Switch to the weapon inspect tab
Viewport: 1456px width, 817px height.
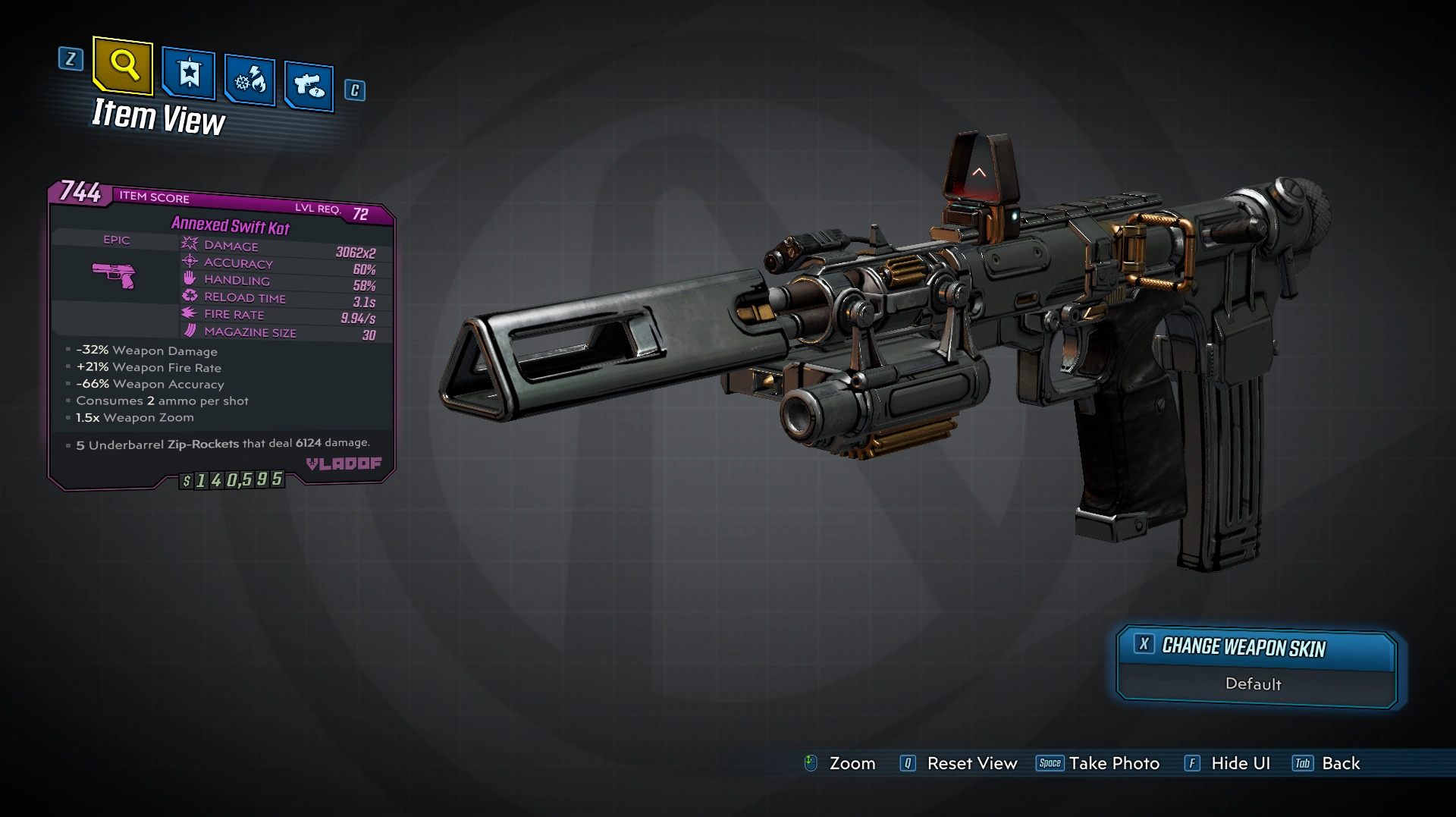click(309, 86)
